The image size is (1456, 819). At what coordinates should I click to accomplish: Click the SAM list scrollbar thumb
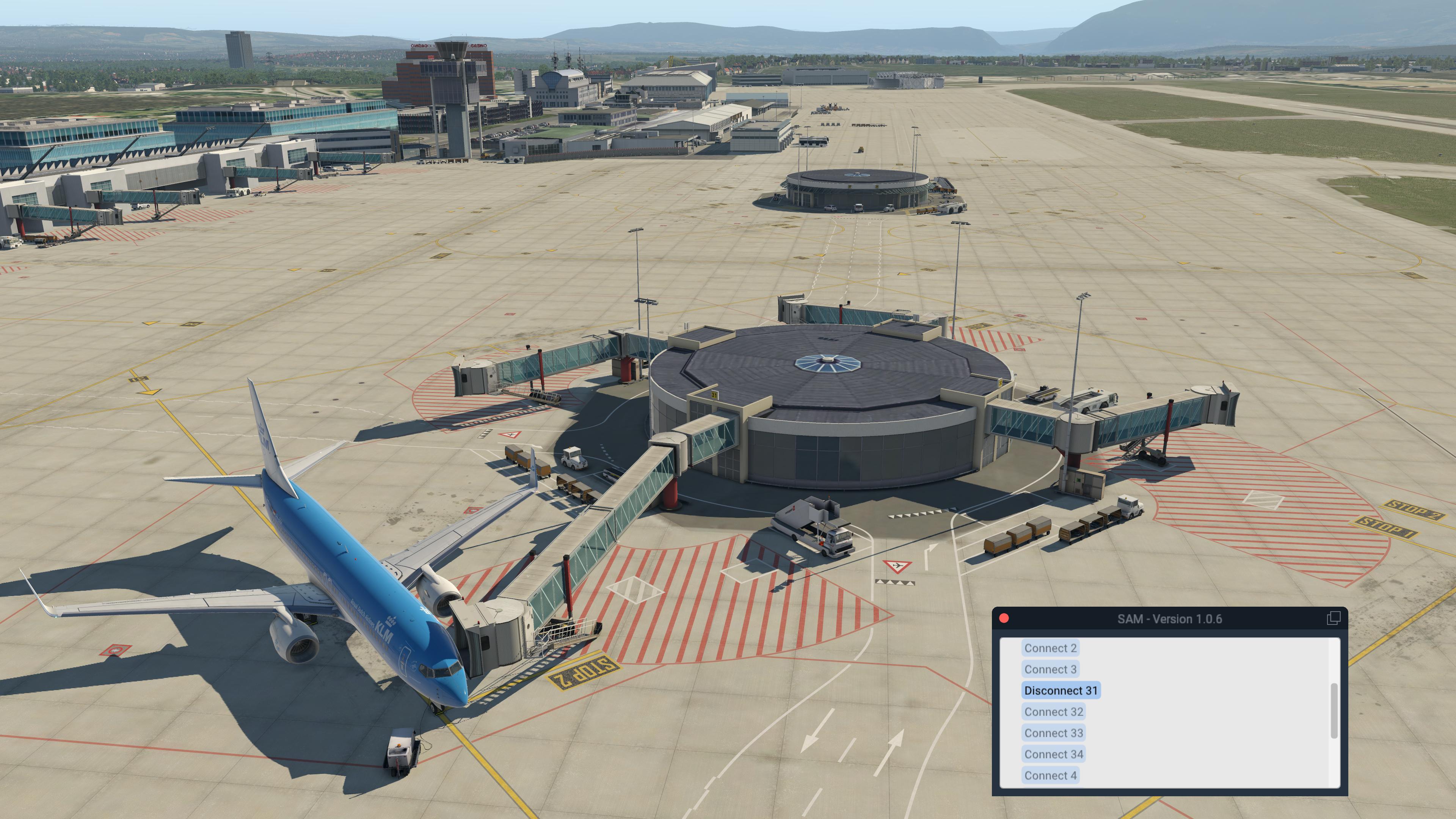click(1335, 711)
